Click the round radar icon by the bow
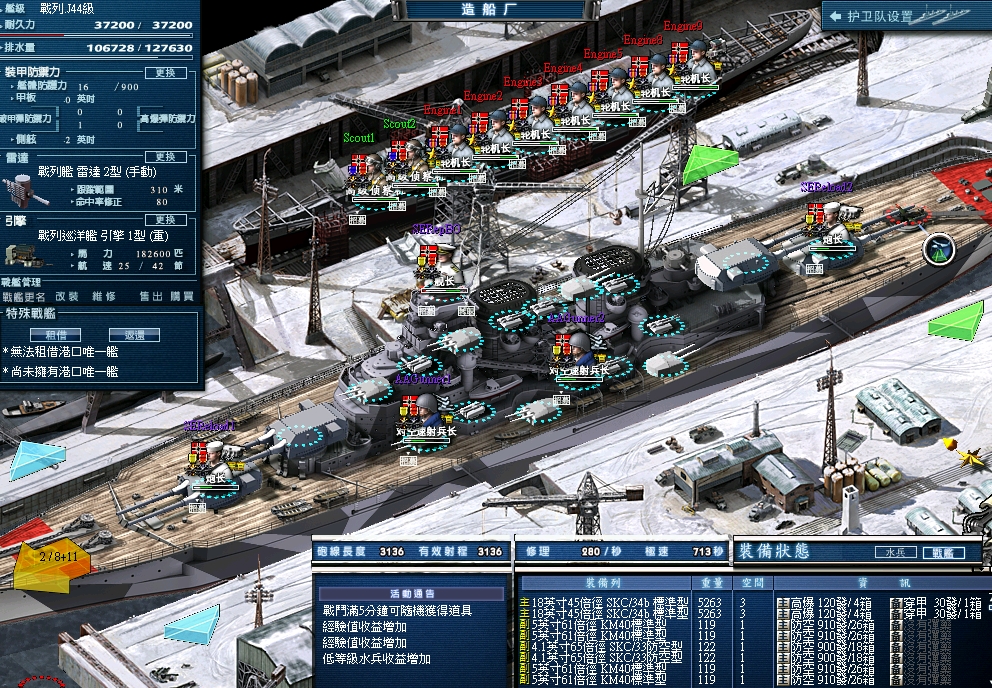The width and height of the screenshot is (992, 688). (x=939, y=249)
